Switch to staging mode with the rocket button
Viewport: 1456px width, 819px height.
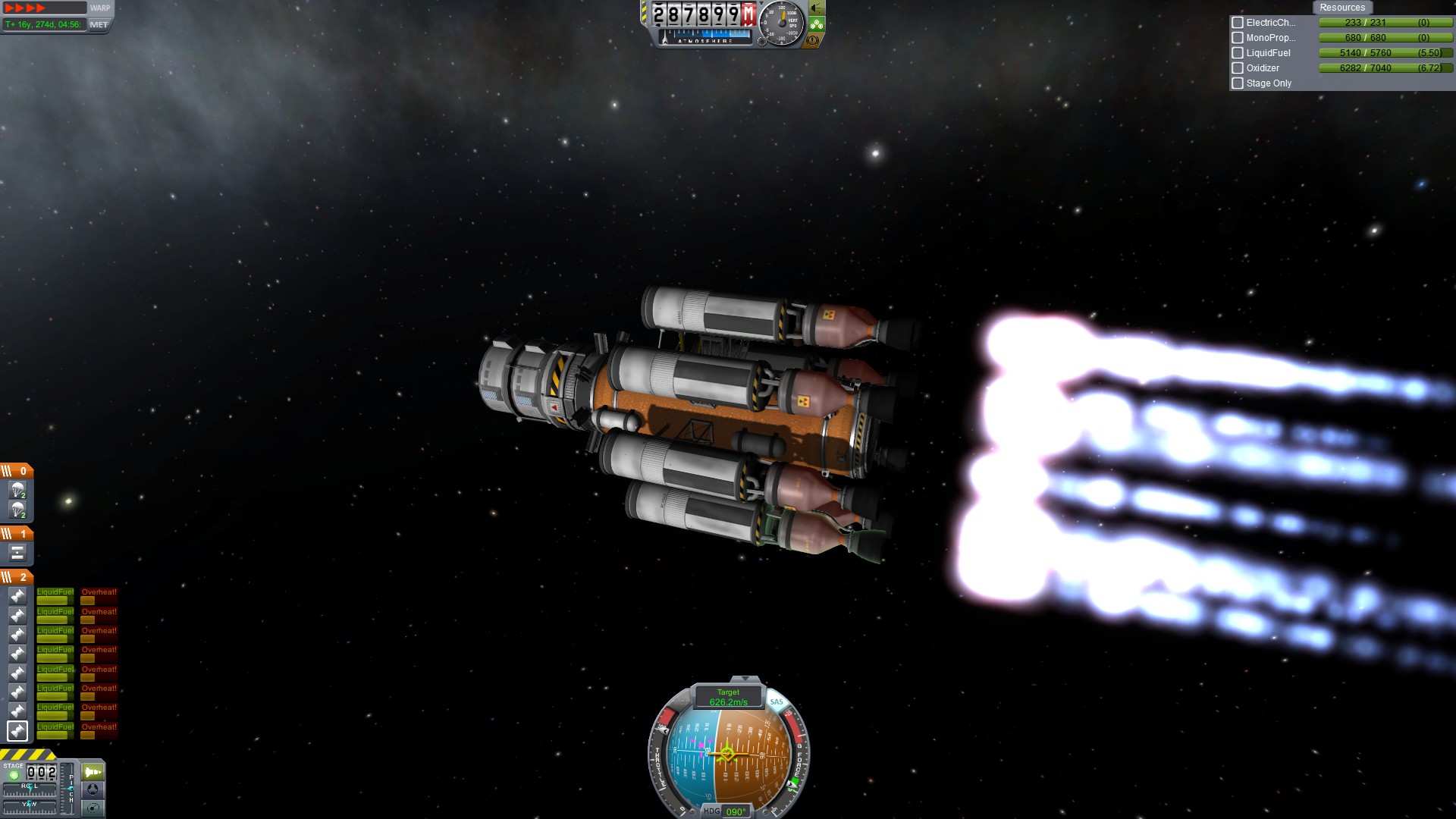[x=93, y=772]
